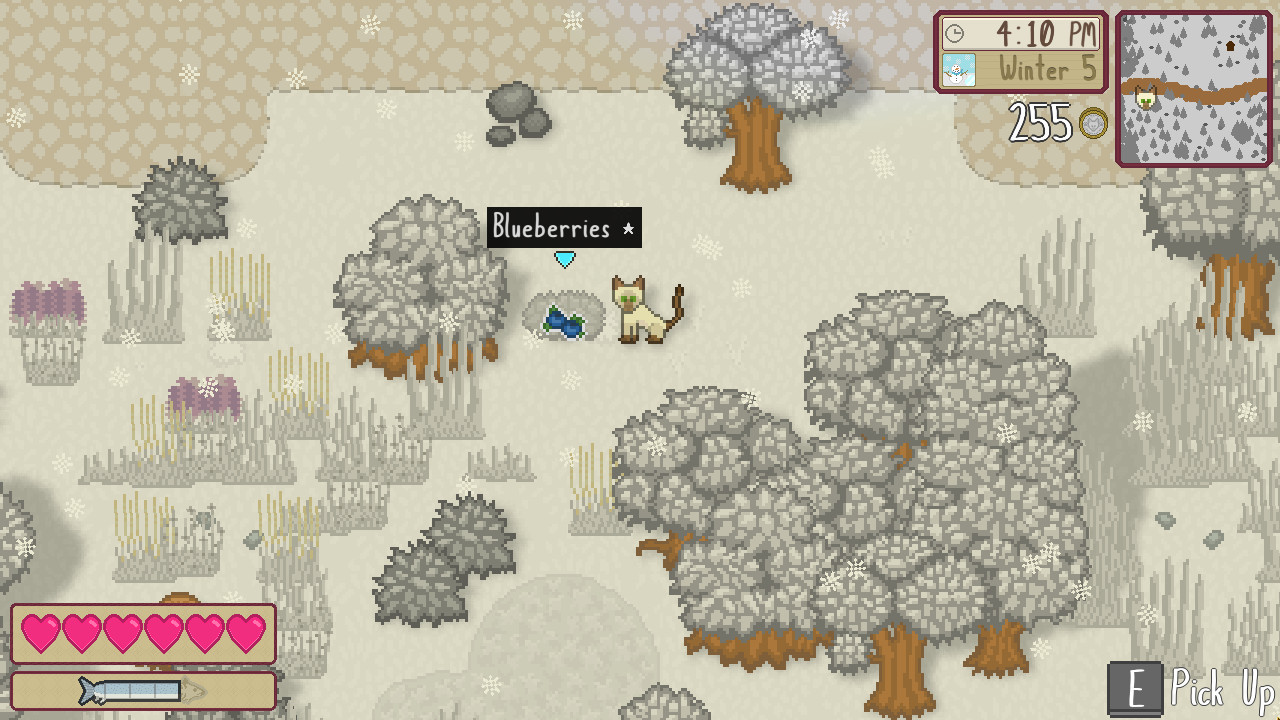1280x720 pixels.
Task: Click the first pink heart in the health bar
Action: [41, 632]
